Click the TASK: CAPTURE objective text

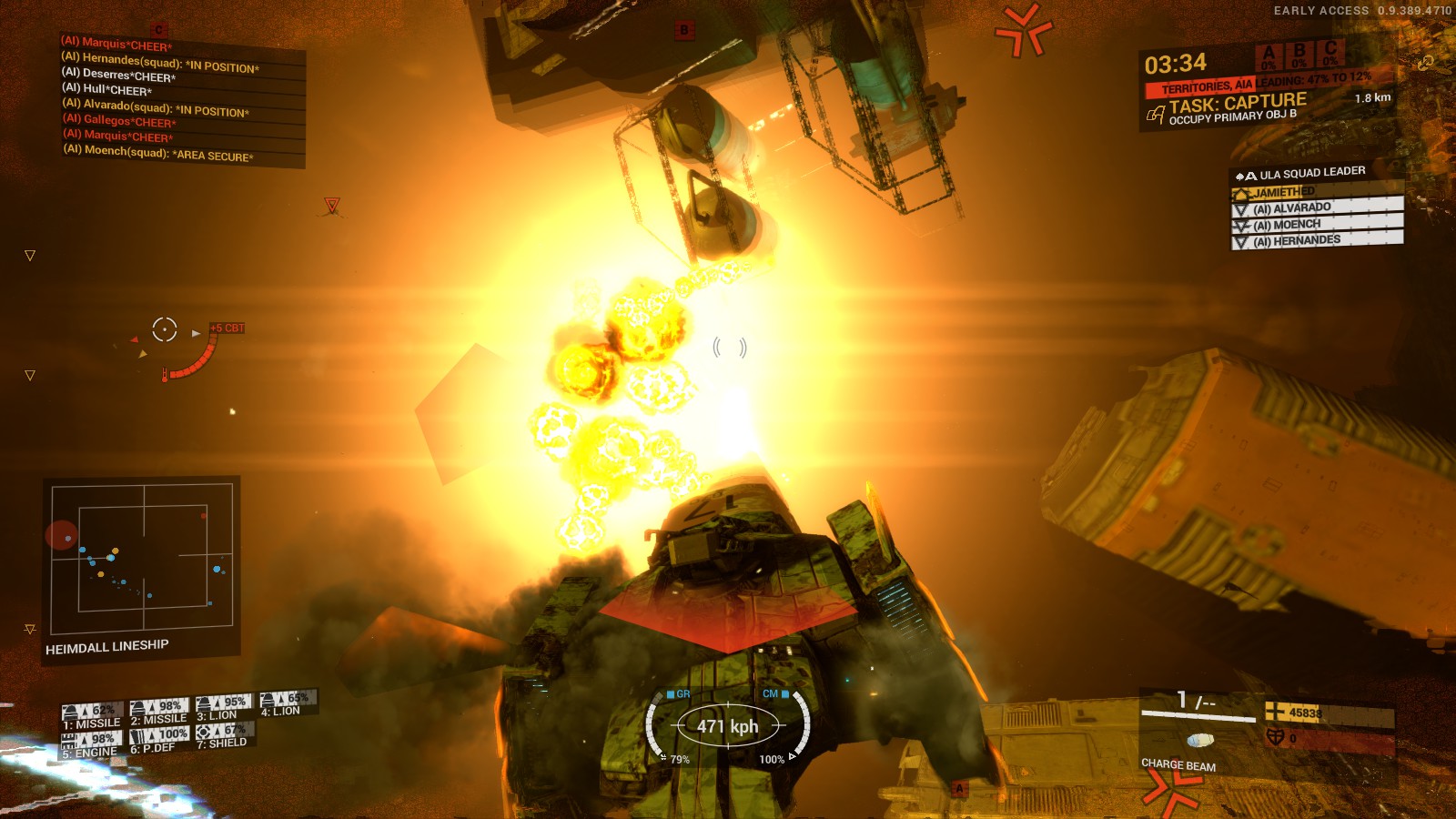click(1238, 102)
